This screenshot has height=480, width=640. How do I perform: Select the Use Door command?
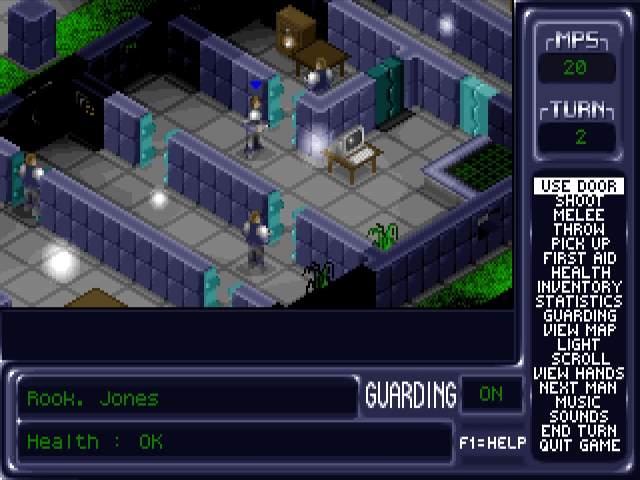click(579, 186)
